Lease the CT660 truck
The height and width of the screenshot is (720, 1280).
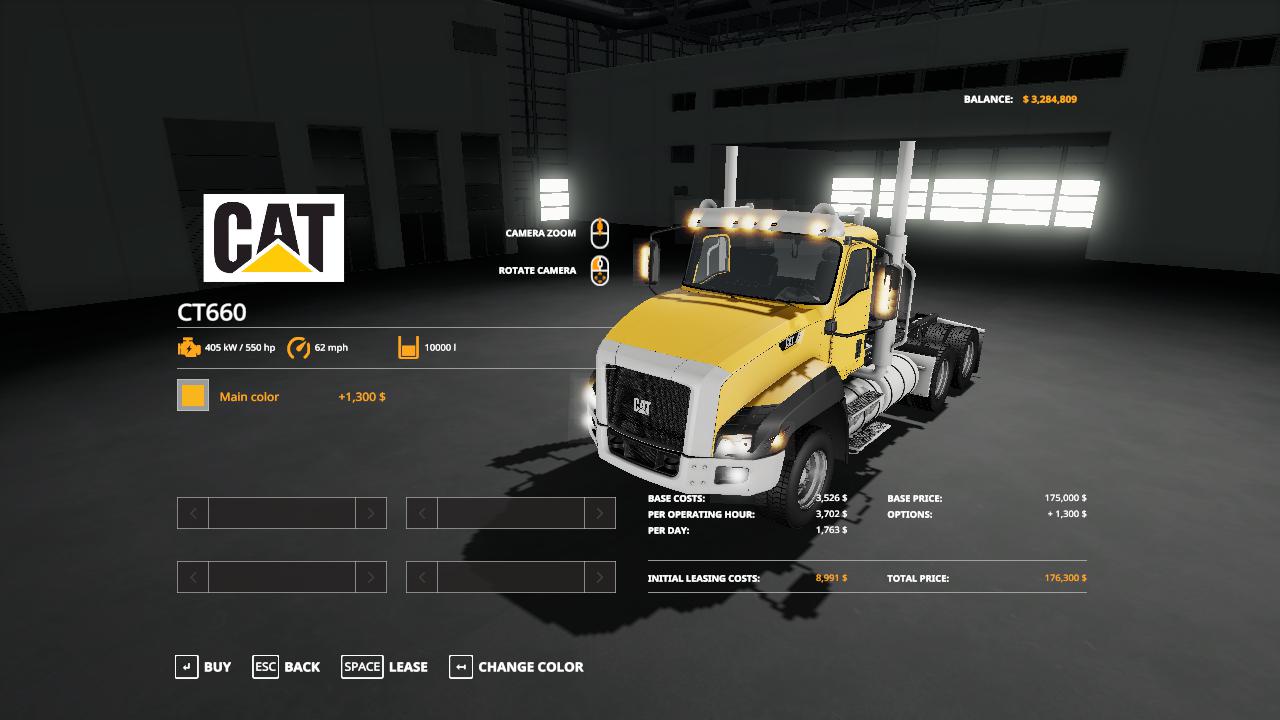tap(385, 667)
